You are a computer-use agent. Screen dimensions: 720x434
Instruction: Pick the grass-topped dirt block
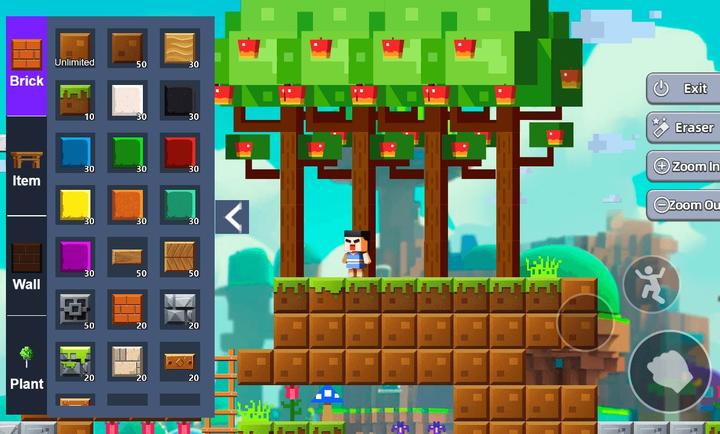point(75,100)
